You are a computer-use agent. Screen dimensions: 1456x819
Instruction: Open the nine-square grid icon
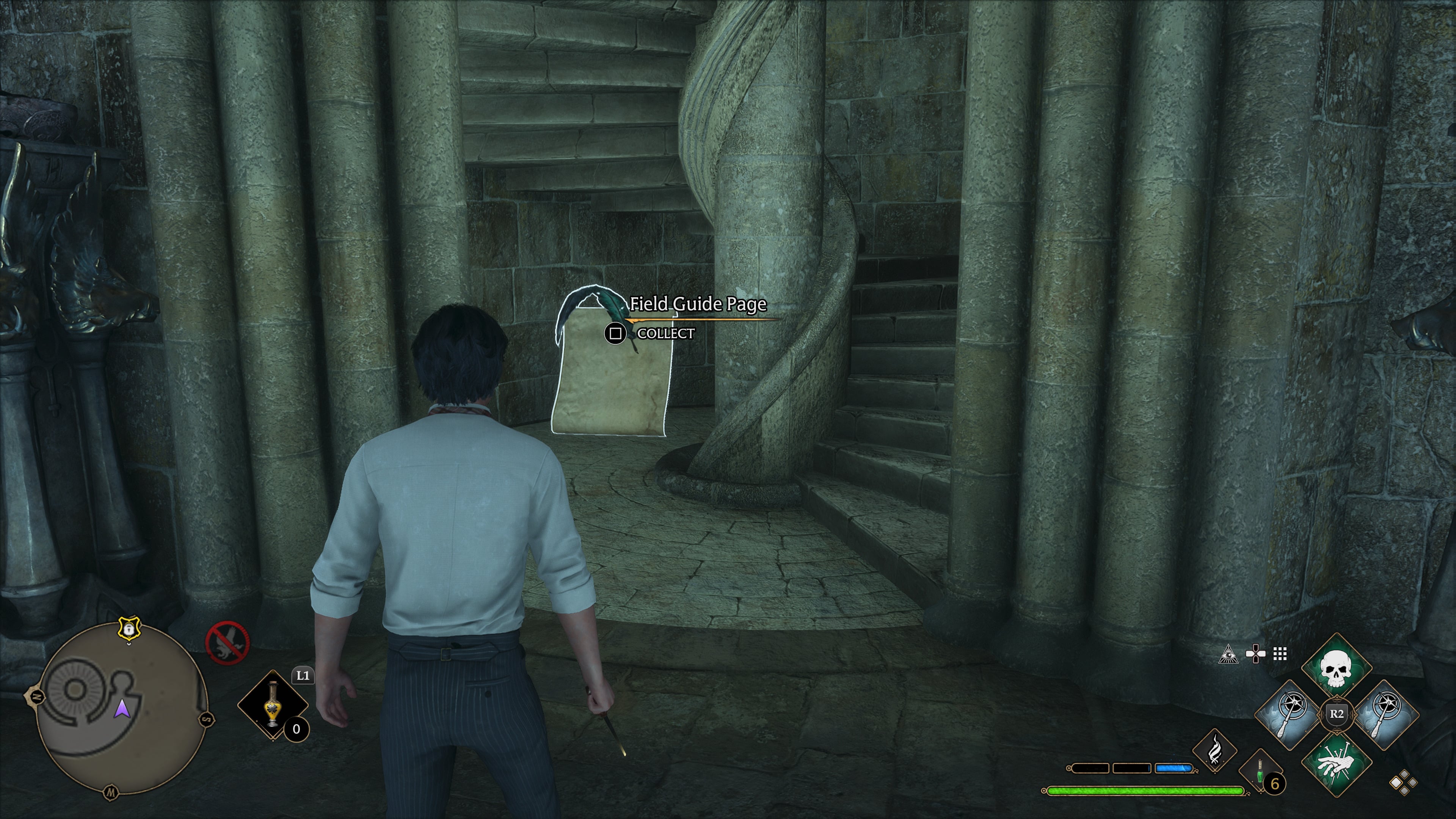point(1280,654)
